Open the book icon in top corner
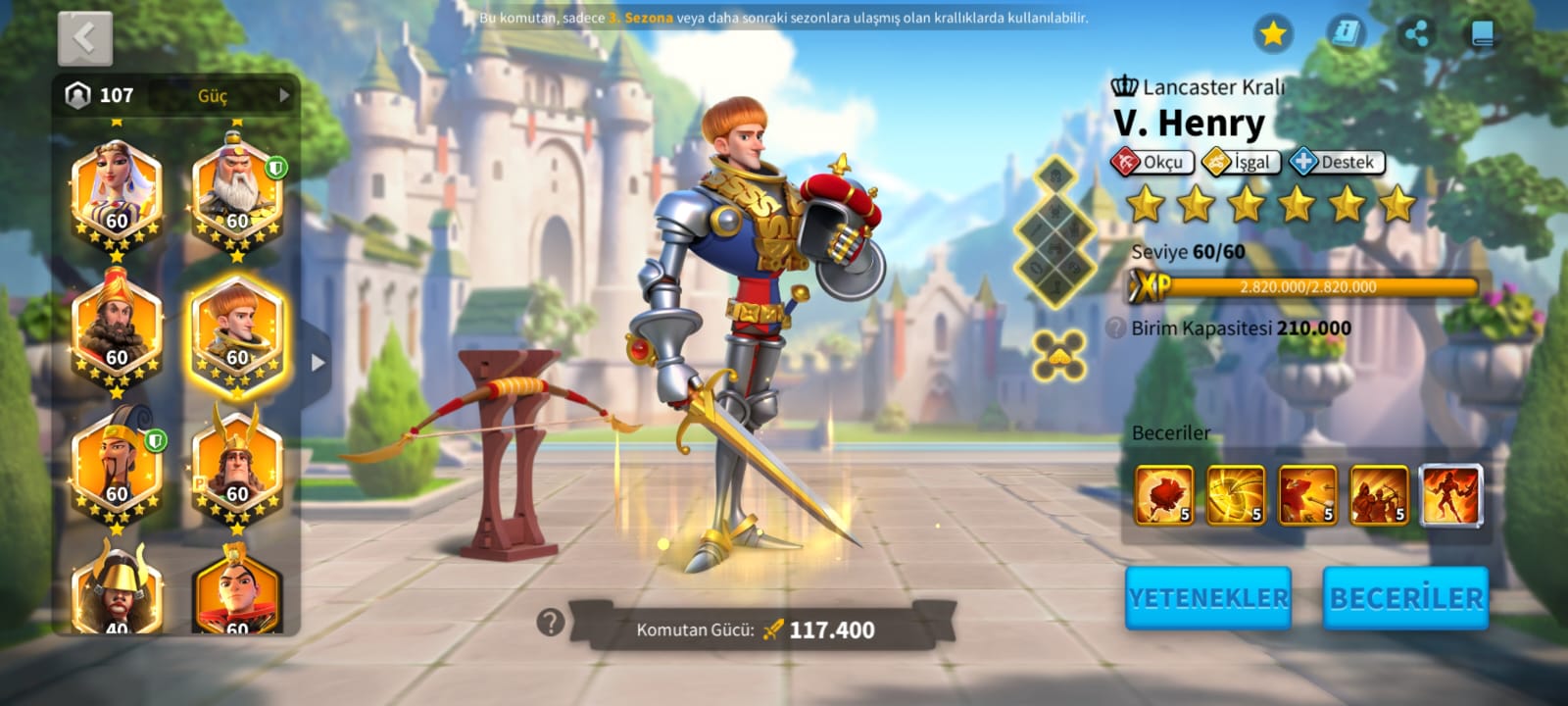The width and height of the screenshot is (1568, 706). click(1482, 34)
